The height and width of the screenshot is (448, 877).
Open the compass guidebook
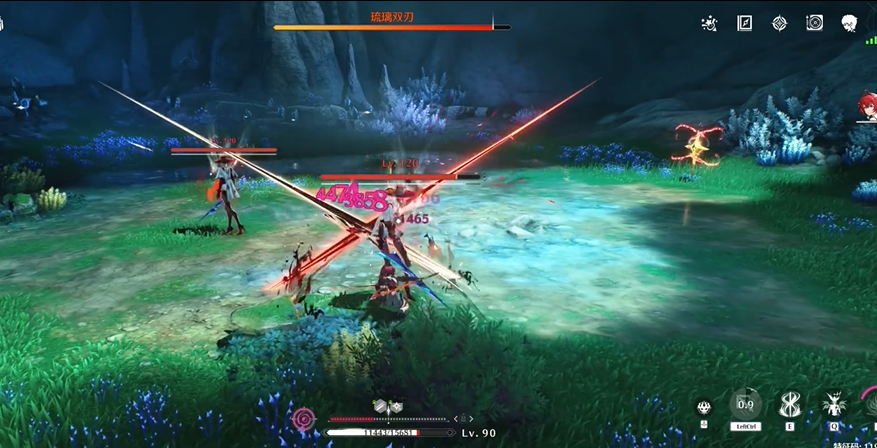pyautogui.click(x=744, y=23)
